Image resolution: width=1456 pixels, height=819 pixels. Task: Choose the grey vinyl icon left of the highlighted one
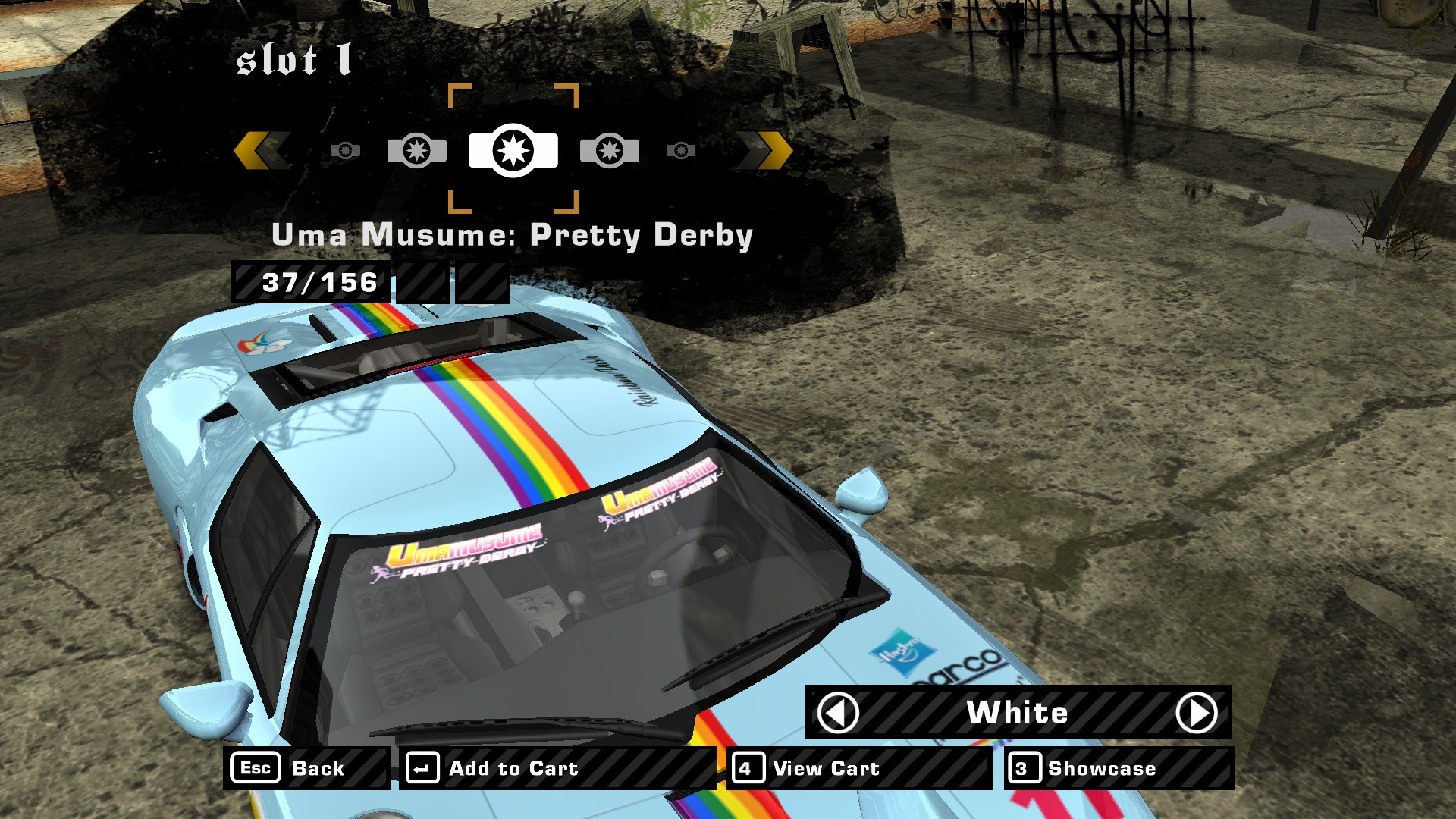point(416,150)
